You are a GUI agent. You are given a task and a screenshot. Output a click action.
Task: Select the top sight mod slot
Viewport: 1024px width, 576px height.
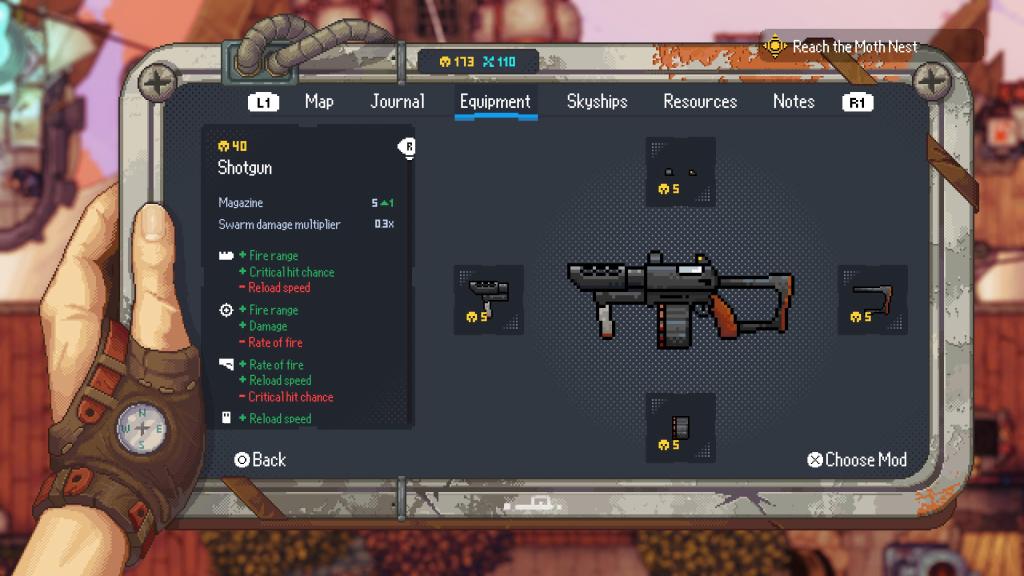coord(680,172)
